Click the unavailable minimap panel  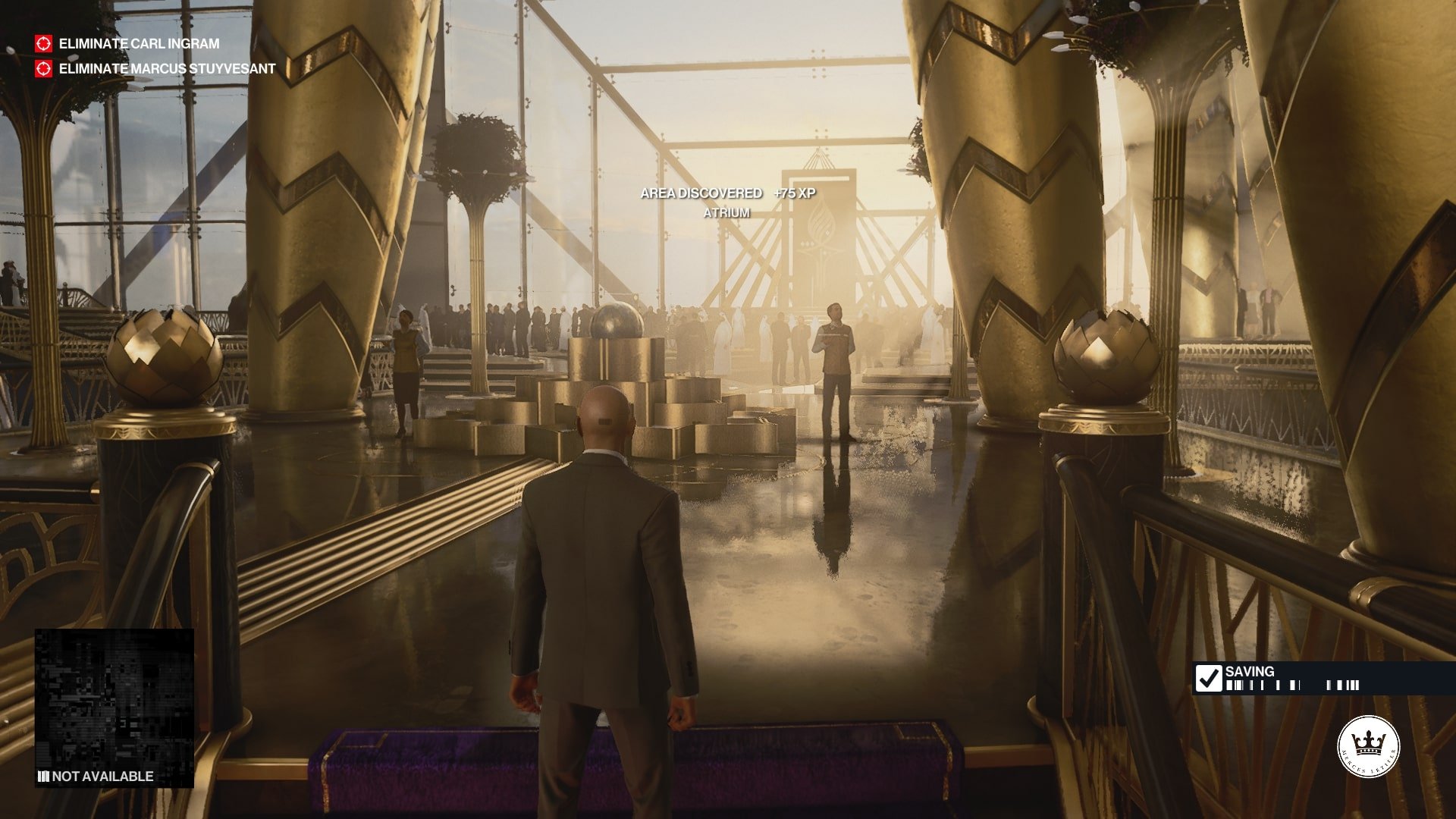[115, 707]
